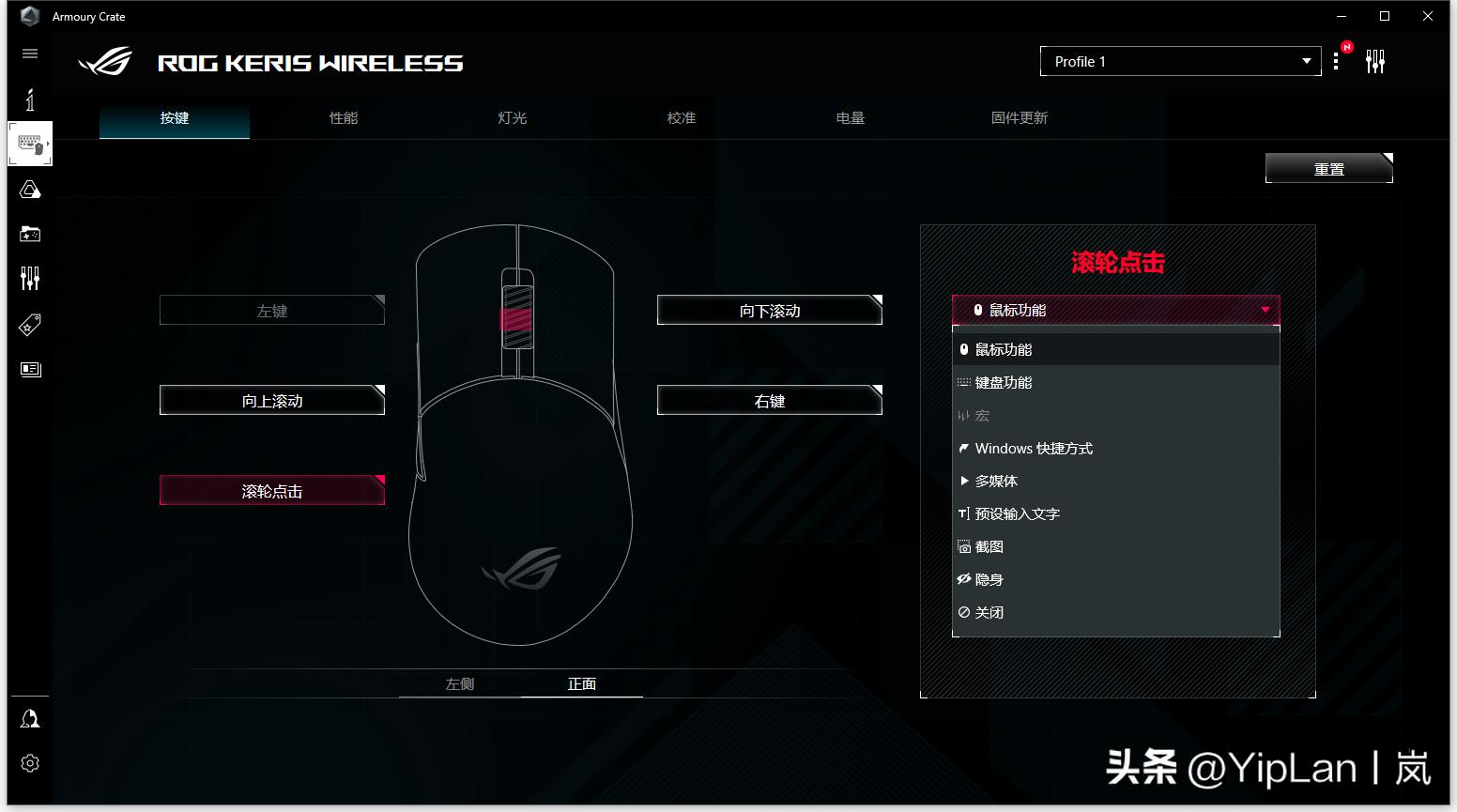Choose 预设输入文字 preset text option
This screenshot has width=1457, height=812.
coord(1017,514)
